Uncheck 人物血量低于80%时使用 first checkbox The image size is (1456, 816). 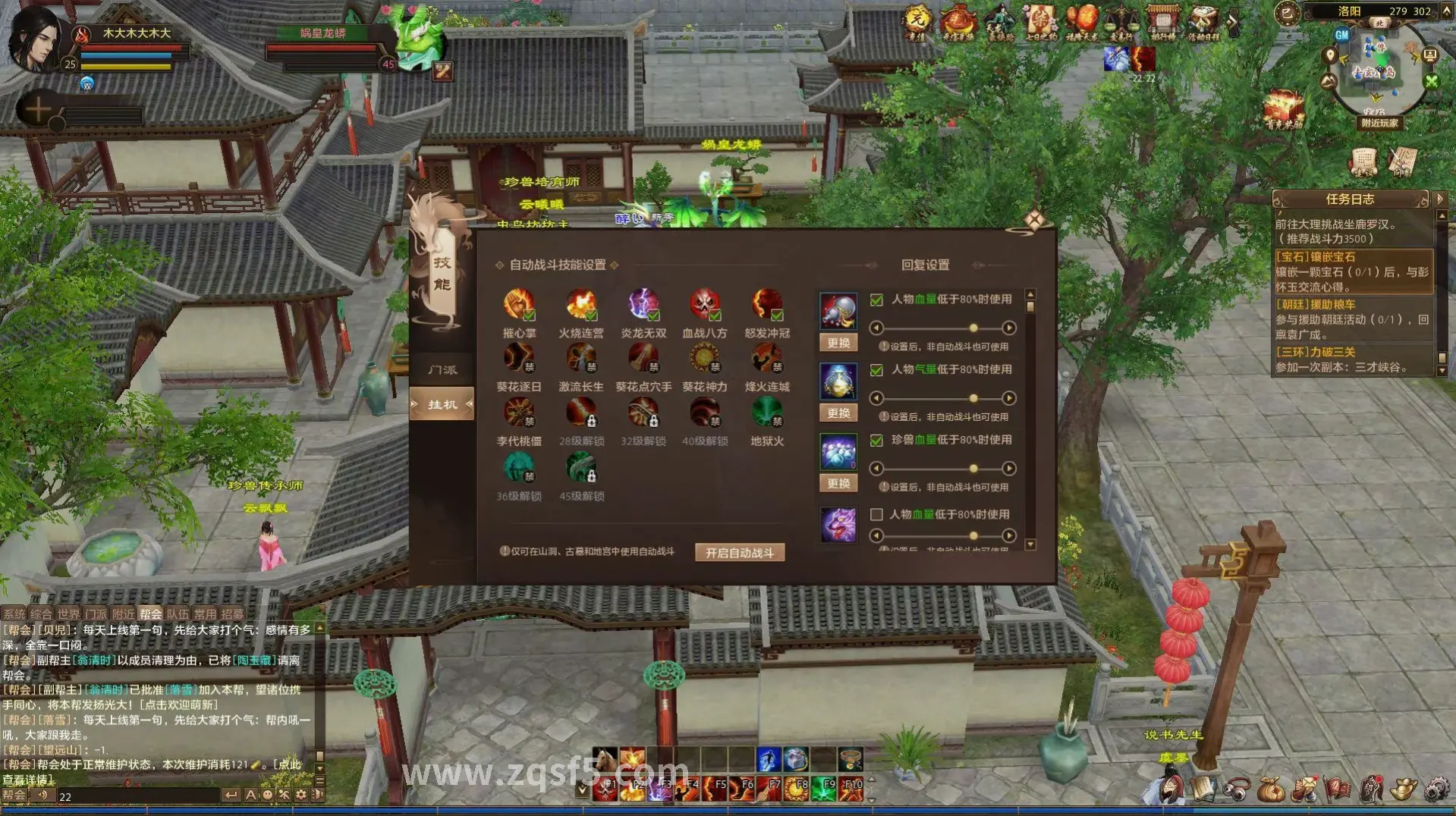click(x=876, y=300)
